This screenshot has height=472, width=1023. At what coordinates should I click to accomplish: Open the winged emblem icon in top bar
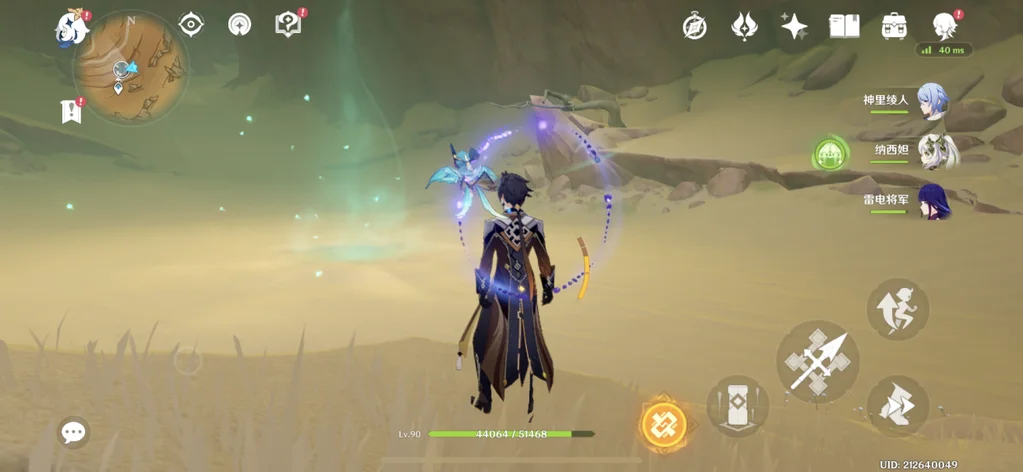744,27
